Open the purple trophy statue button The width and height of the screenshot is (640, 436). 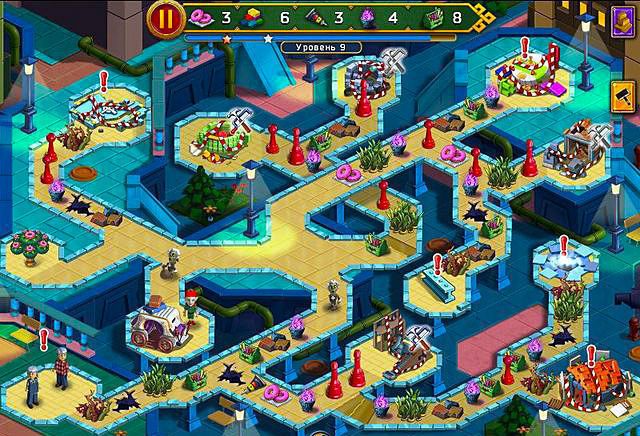pyautogui.click(x=622, y=20)
